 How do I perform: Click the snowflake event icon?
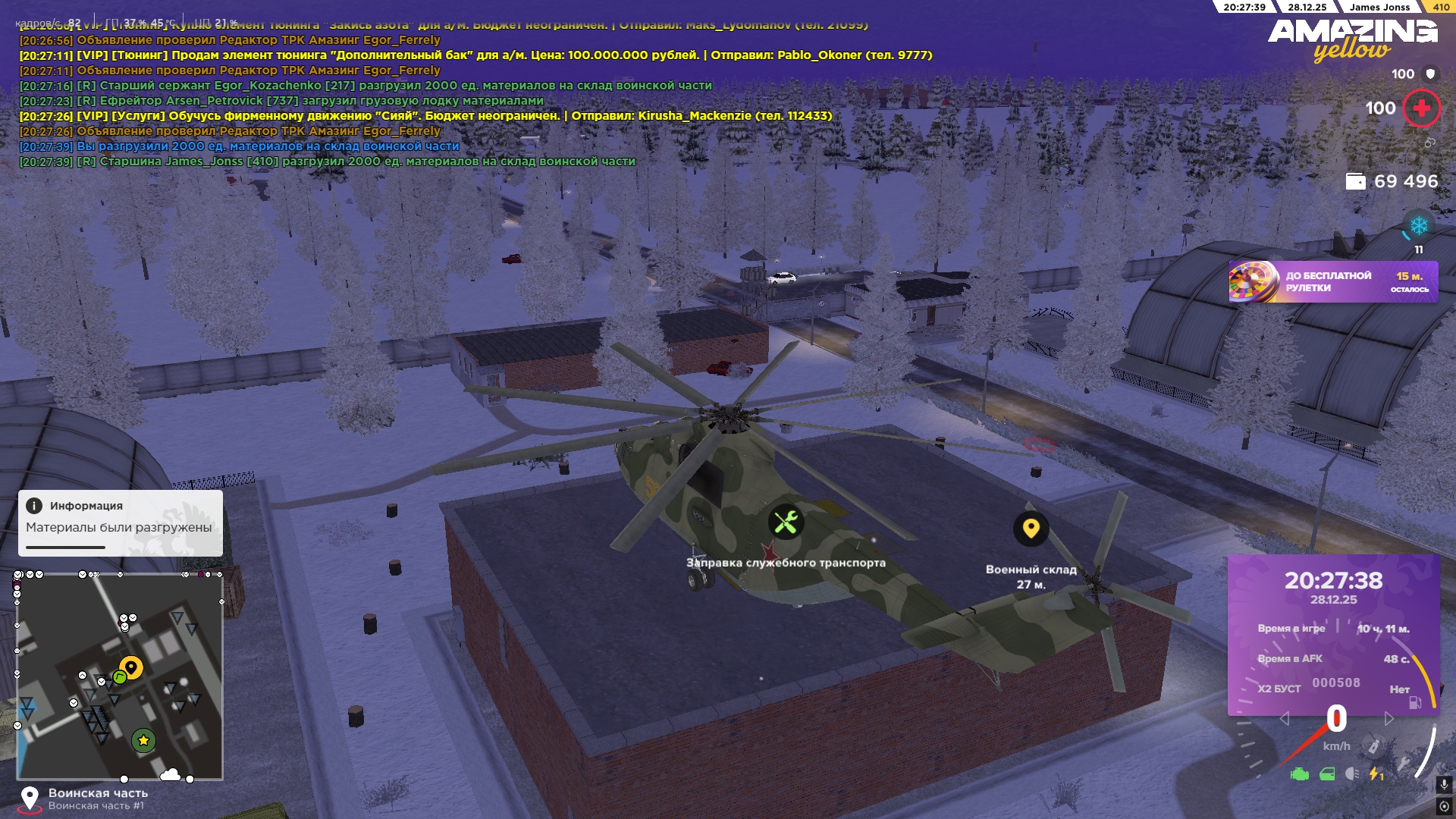tap(1418, 226)
